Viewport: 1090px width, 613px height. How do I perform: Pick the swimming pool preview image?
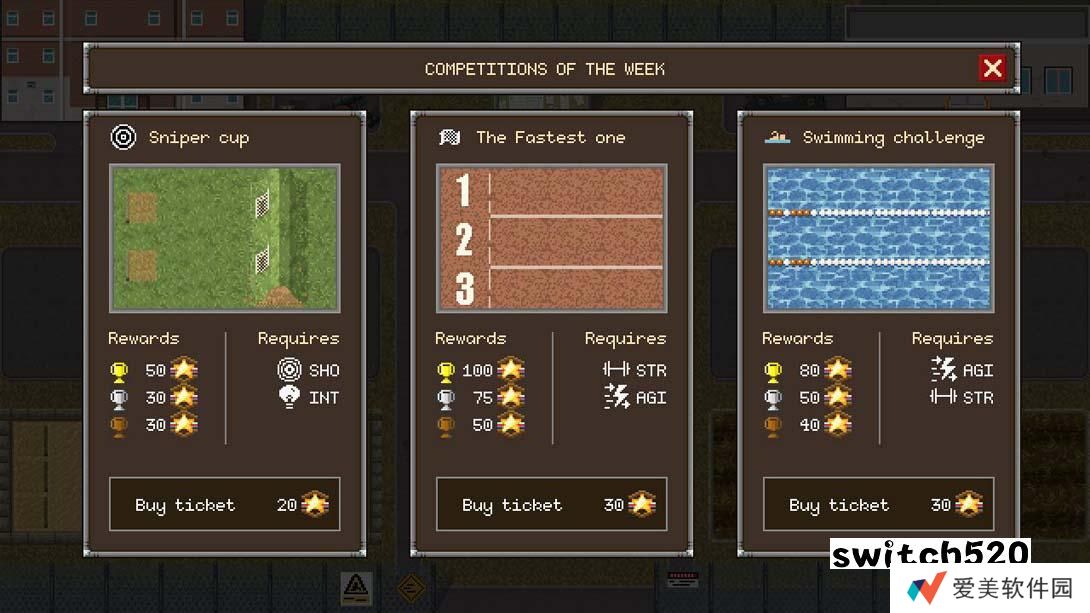pos(878,238)
